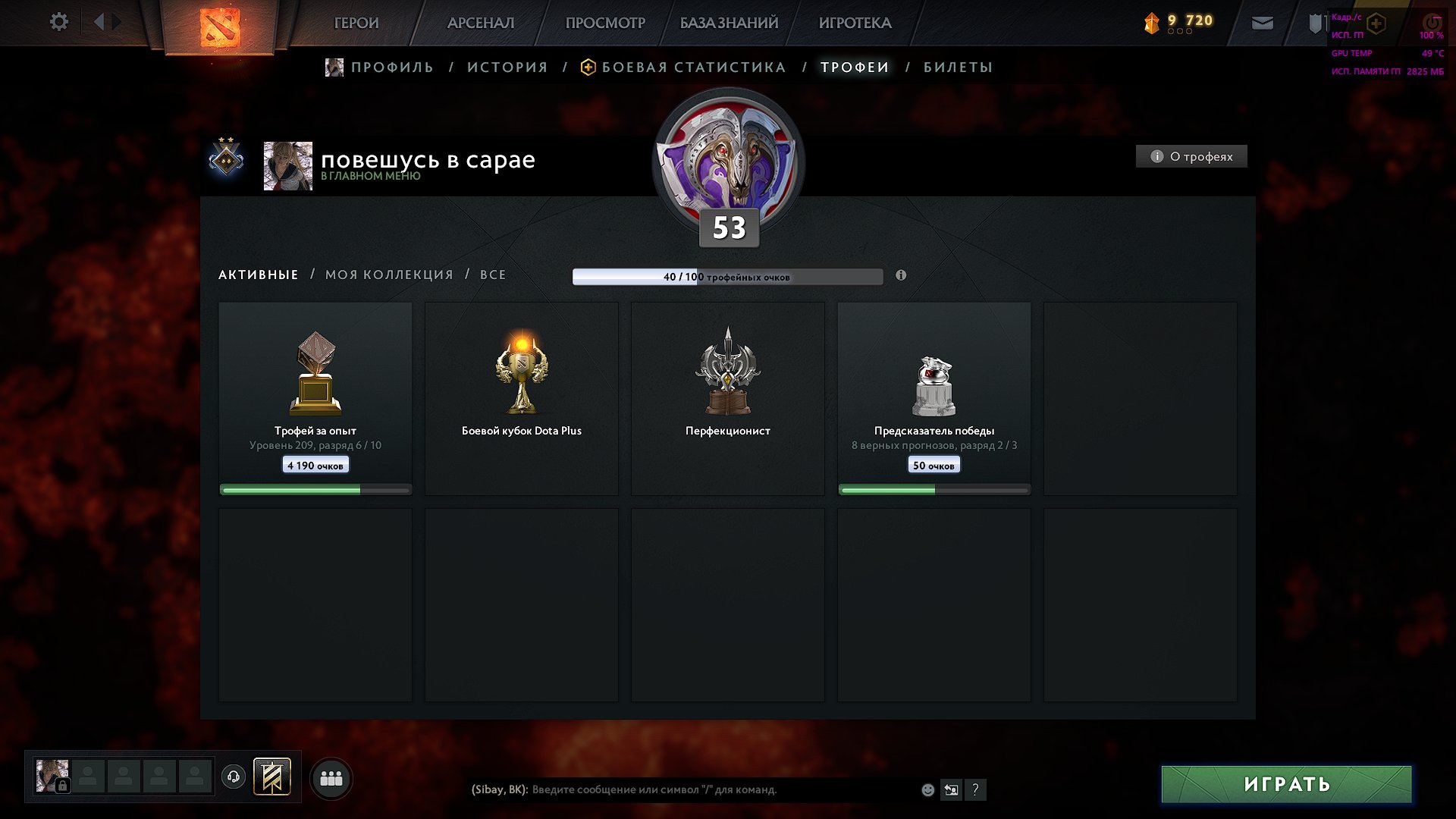
Task: Open the ТРОФЕИ trophy points info icon
Action: point(900,276)
